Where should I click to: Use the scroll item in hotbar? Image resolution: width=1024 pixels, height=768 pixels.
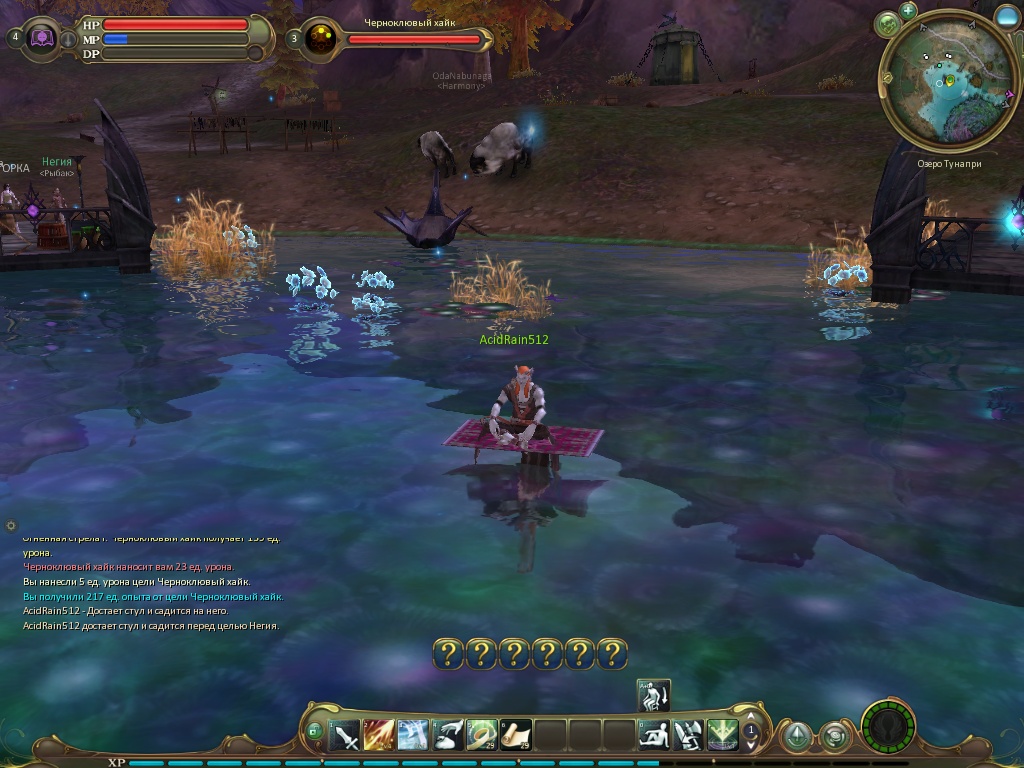pos(517,736)
